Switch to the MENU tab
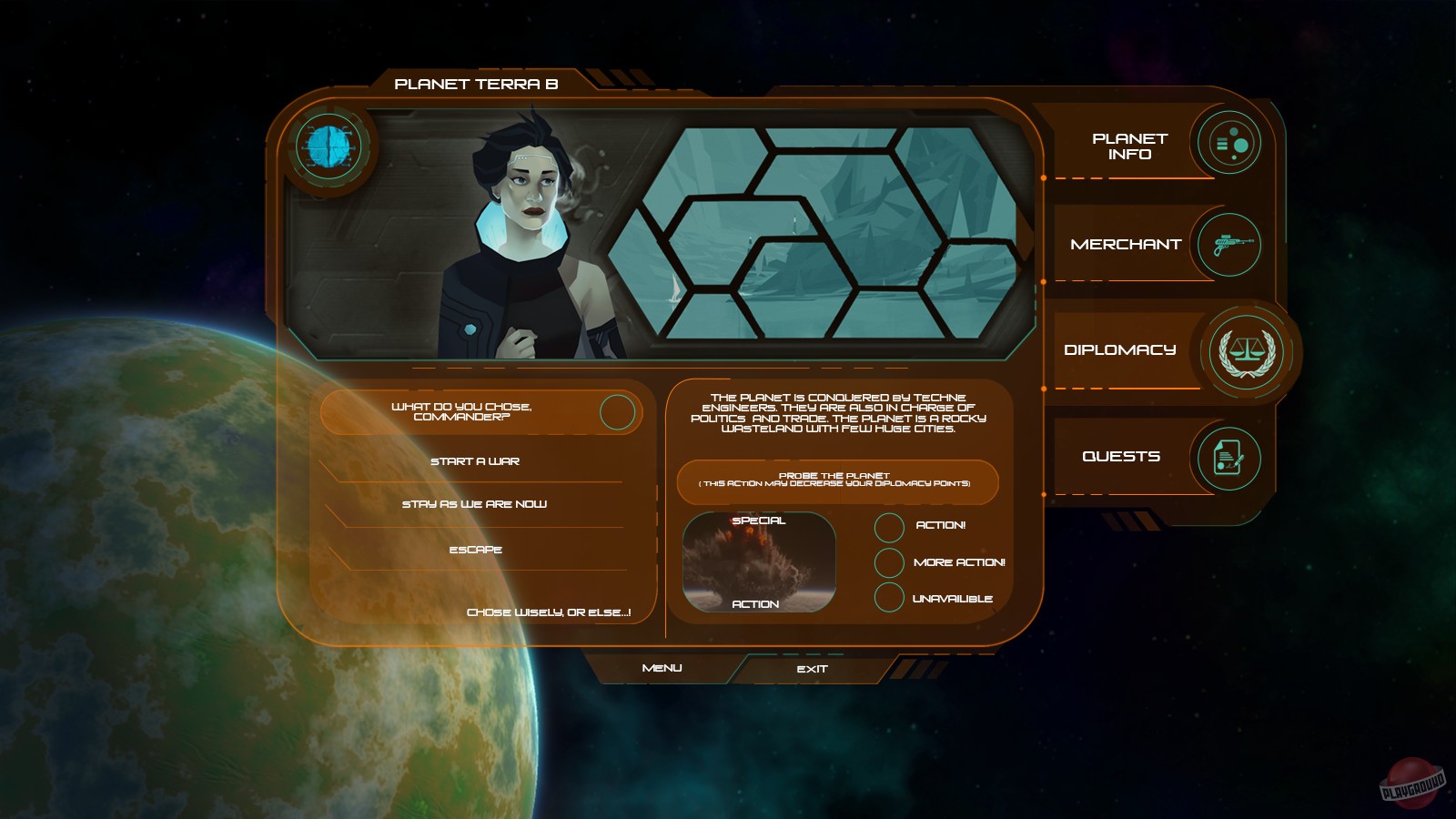 [661, 668]
